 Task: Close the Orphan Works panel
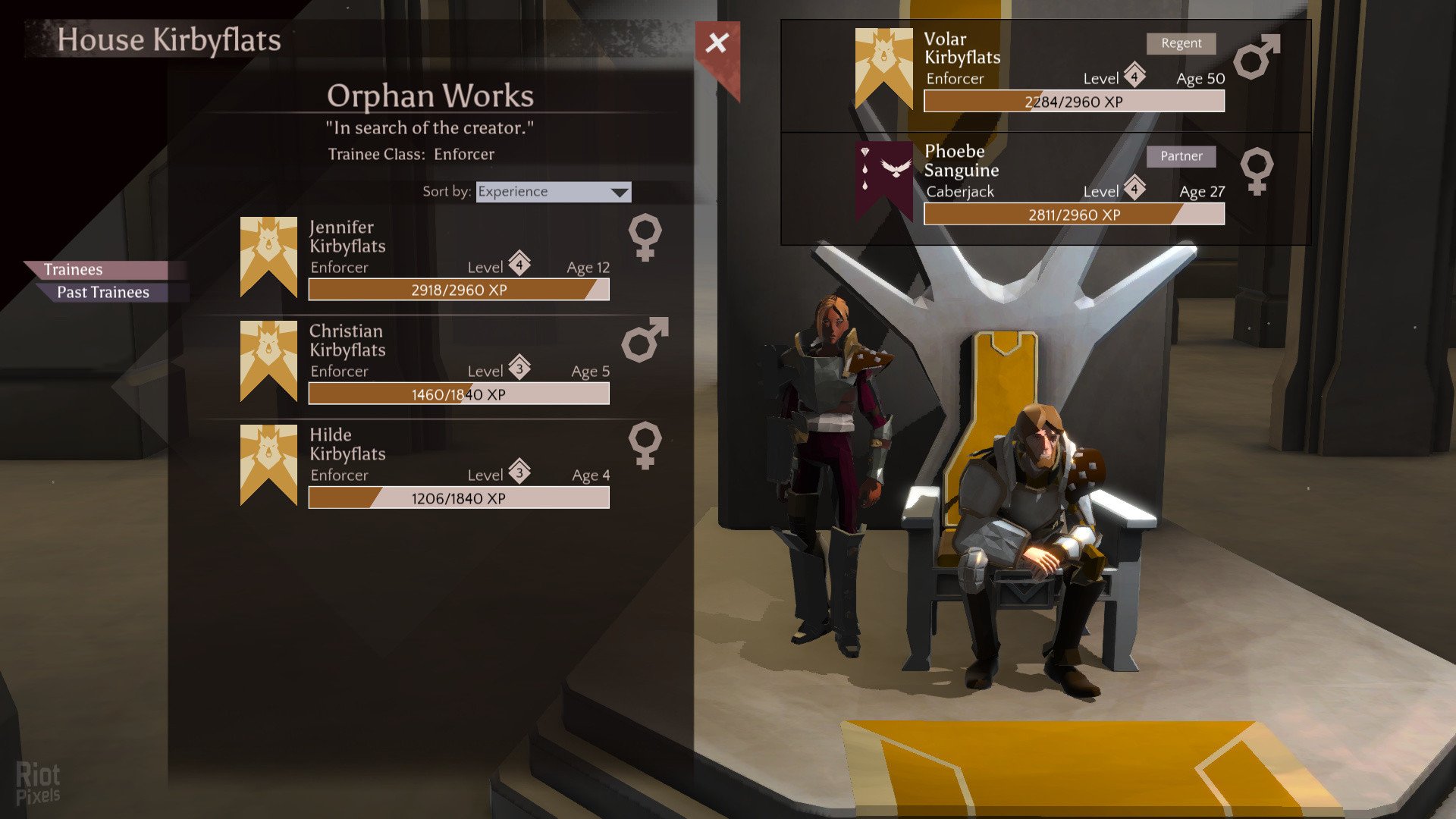coord(717,43)
